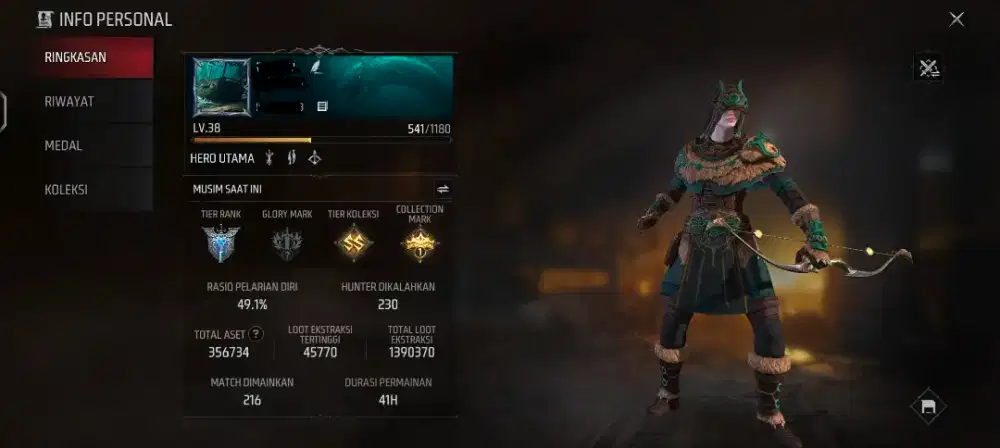The image size is (1000, 448).
Task: Check the Collection Mark crown badge
Action: [419, 243]
